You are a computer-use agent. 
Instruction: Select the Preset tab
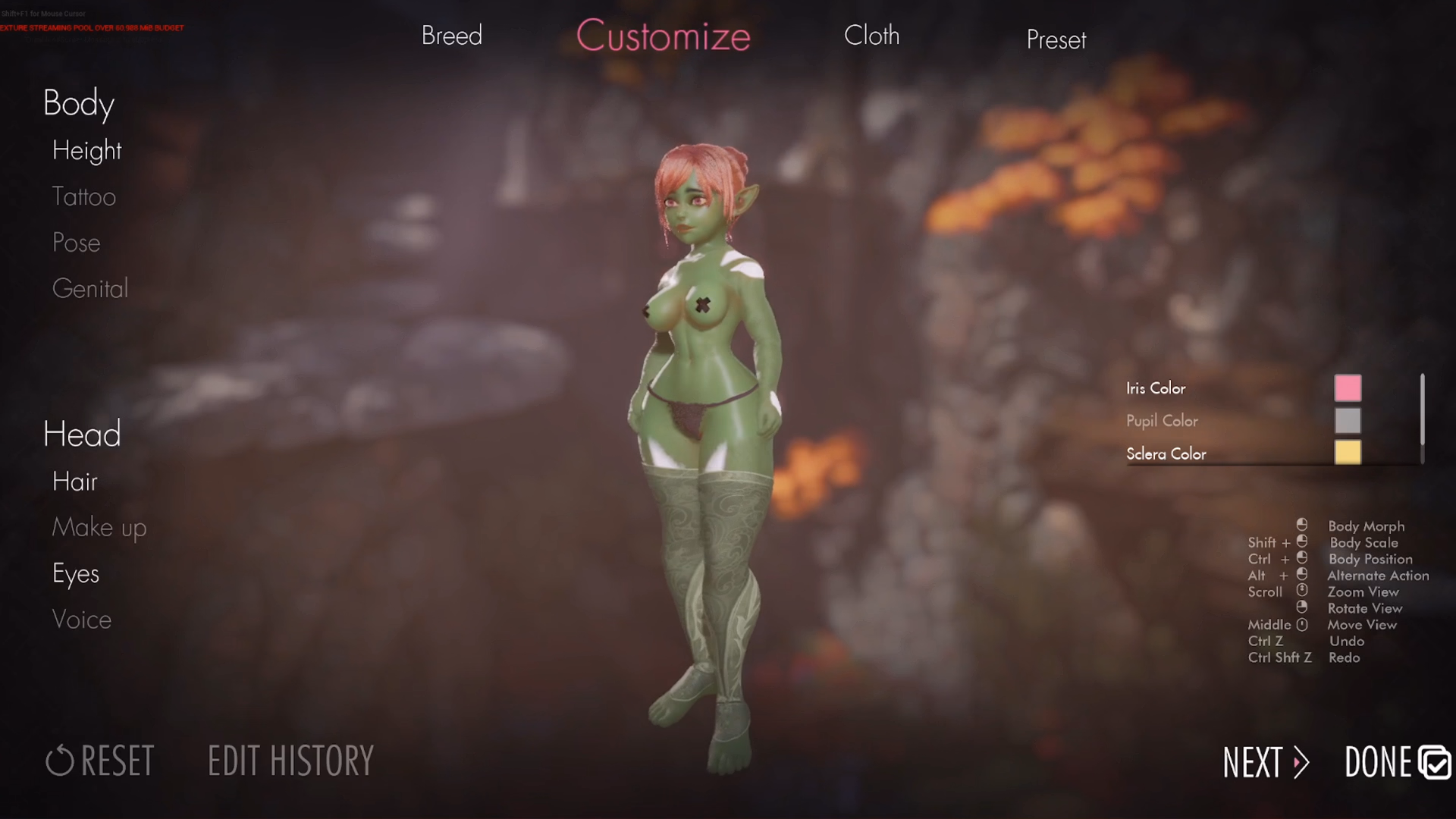tap(1056, 39)
